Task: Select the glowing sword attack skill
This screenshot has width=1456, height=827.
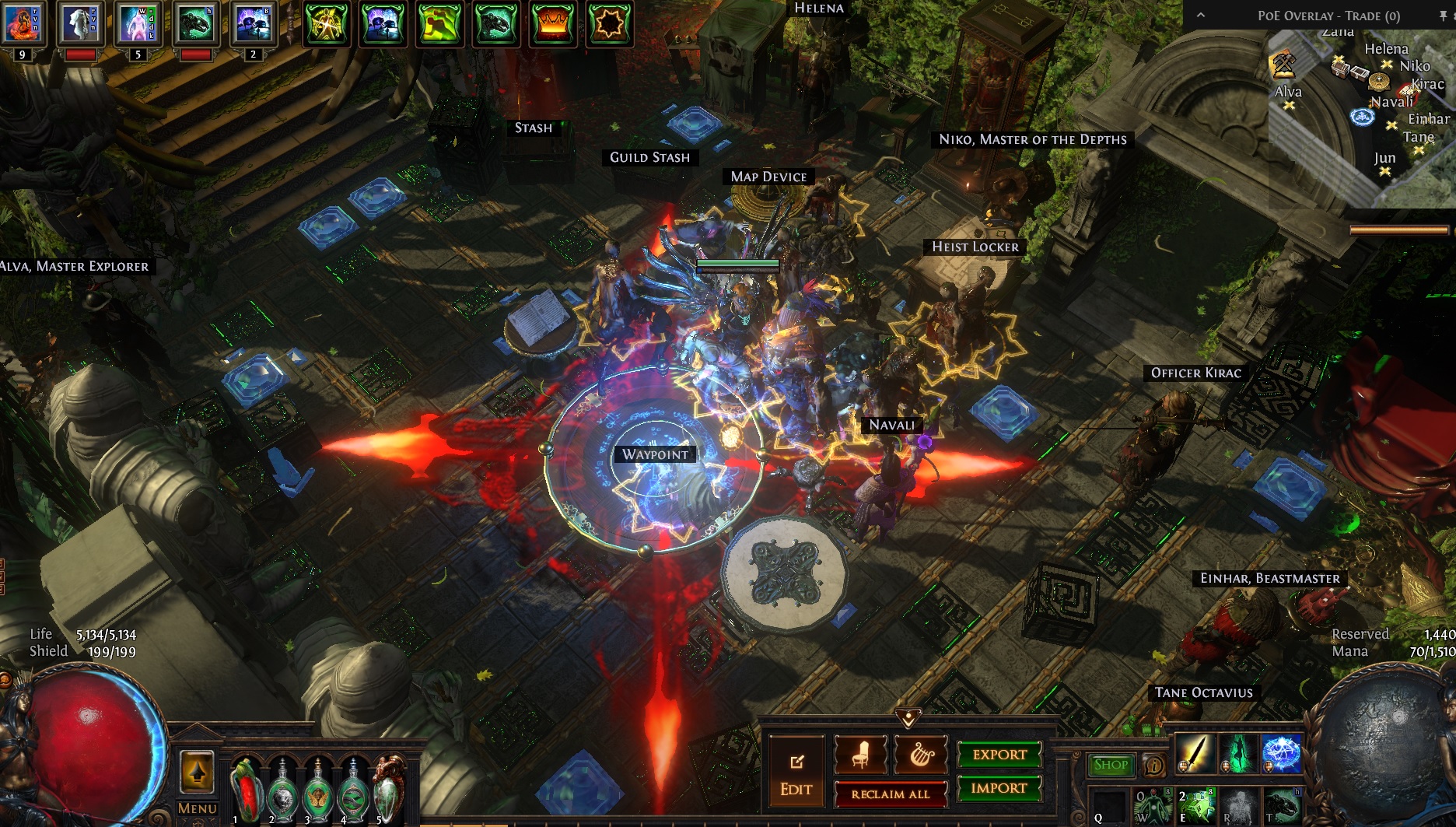Action: [x=1195, y=753]
